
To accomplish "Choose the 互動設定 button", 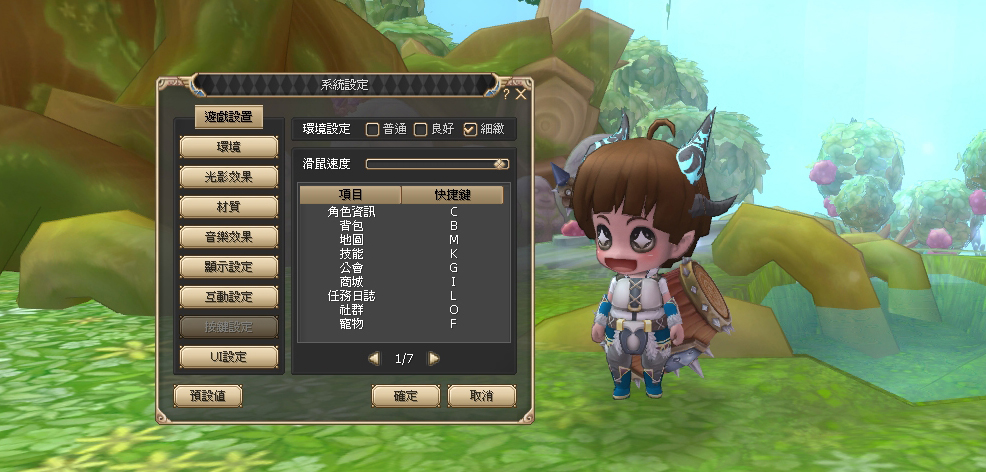I will [x=228, y=297].
